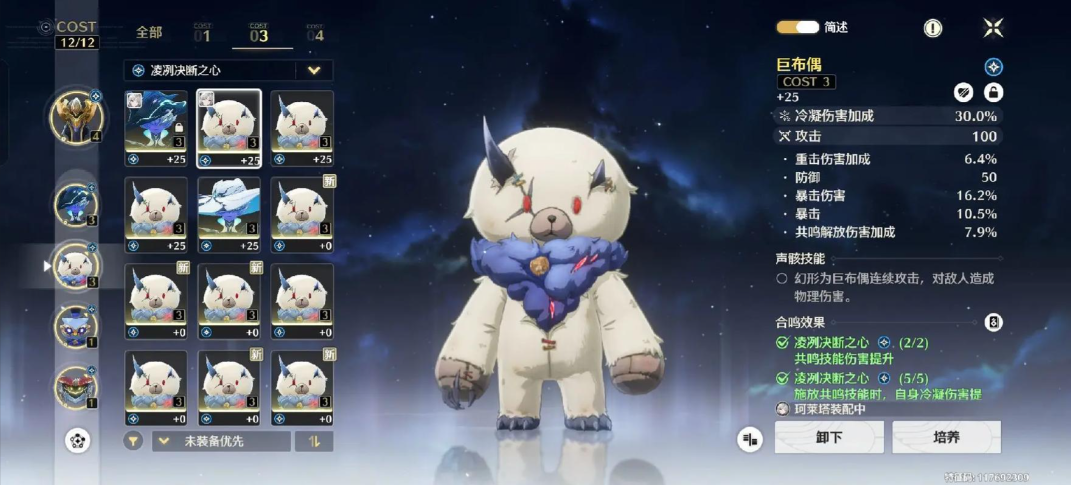Toggle the 简述 brief description switch
The height and width of the screenshot is (485, 1071).
(798, 28)
